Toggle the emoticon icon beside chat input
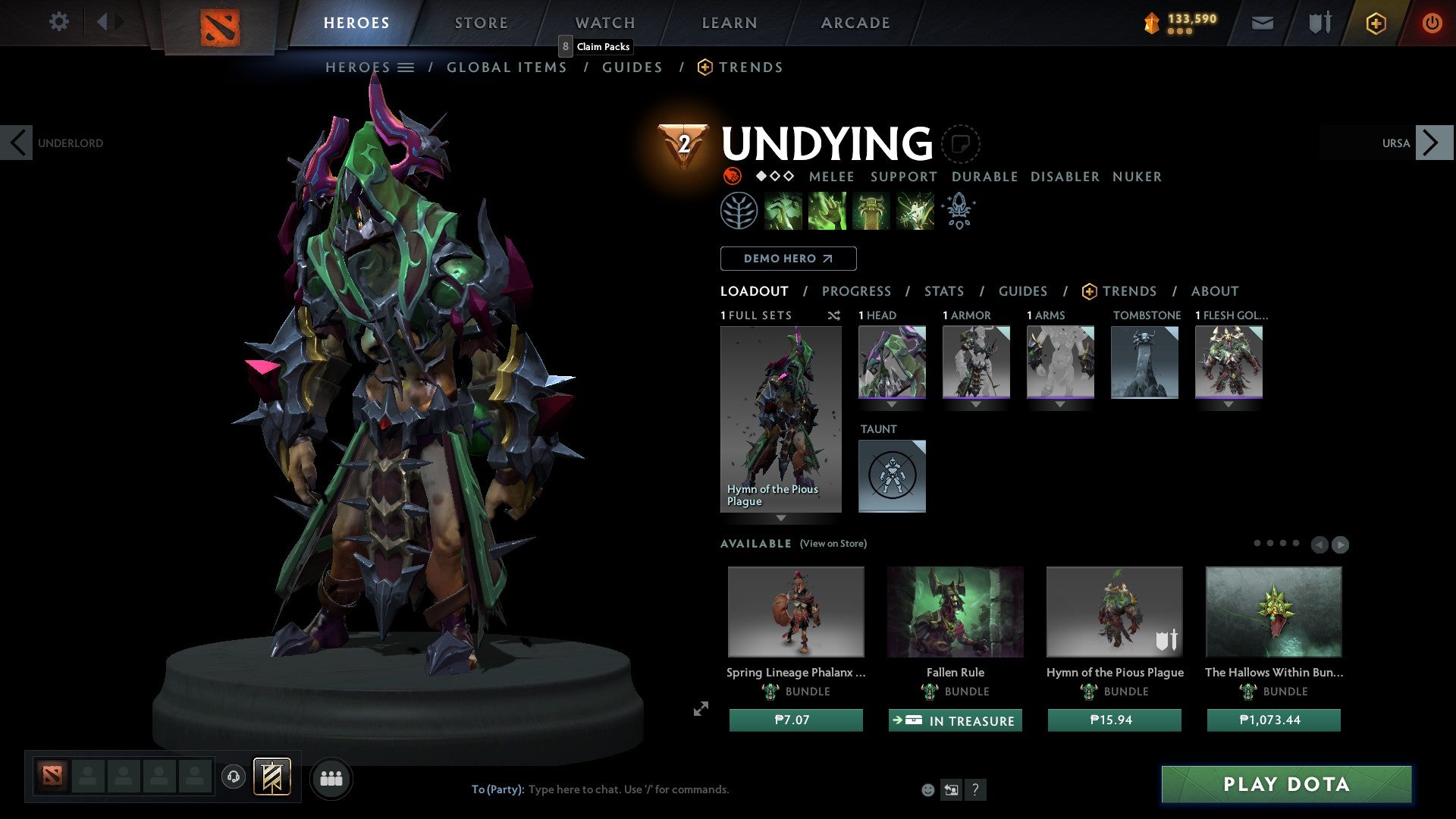This screenshot has height=819, width=1456. (x=927, y=789)
